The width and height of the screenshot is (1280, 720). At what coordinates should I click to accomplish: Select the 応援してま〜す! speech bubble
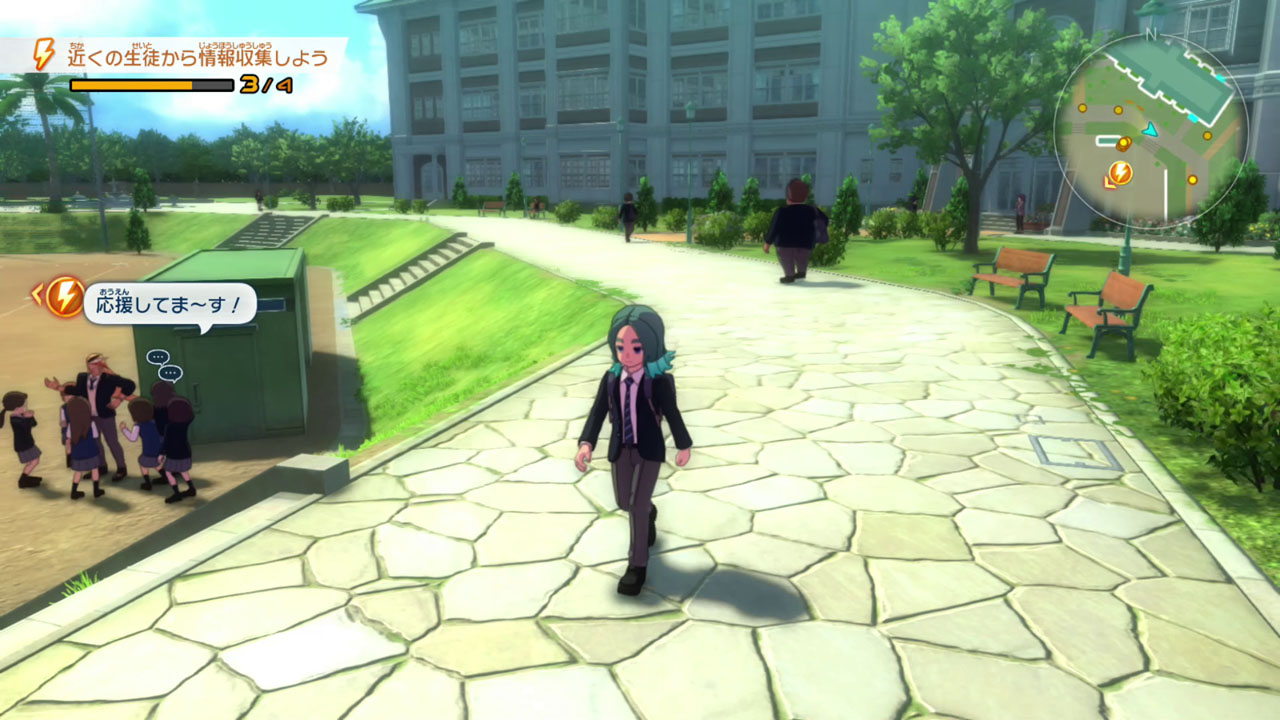pyautogui.click(x=169, y=303)
